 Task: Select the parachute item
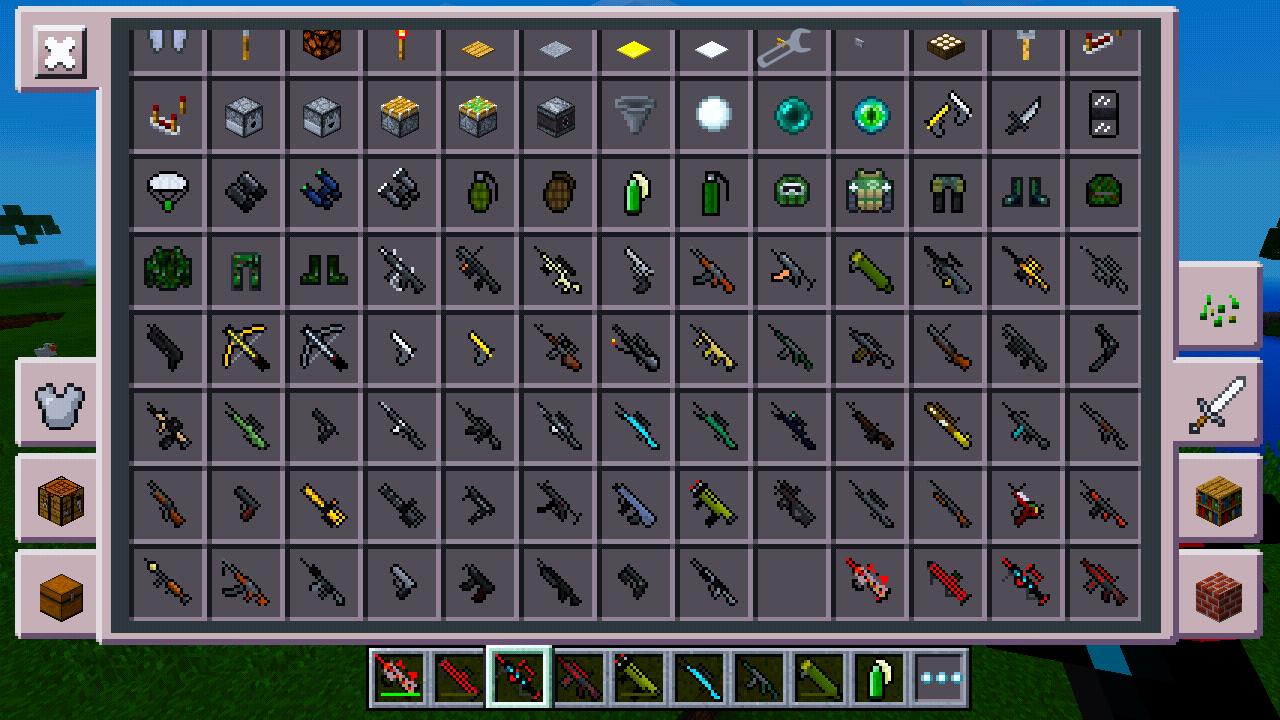[168, 192]
